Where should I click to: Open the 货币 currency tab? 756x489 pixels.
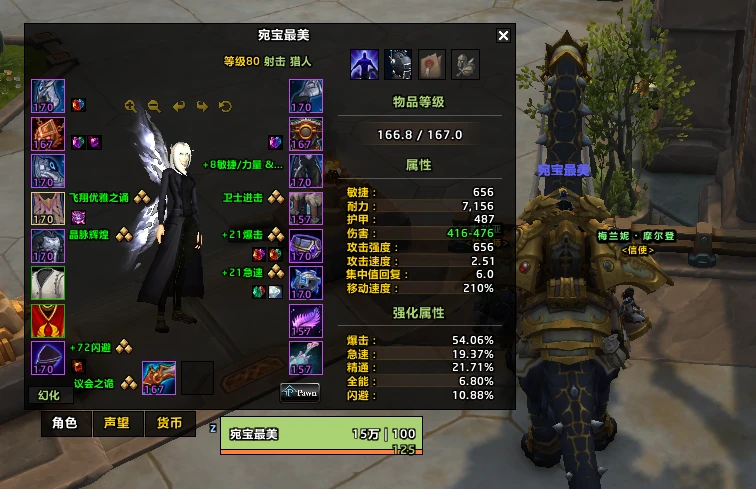pos(170,423)
